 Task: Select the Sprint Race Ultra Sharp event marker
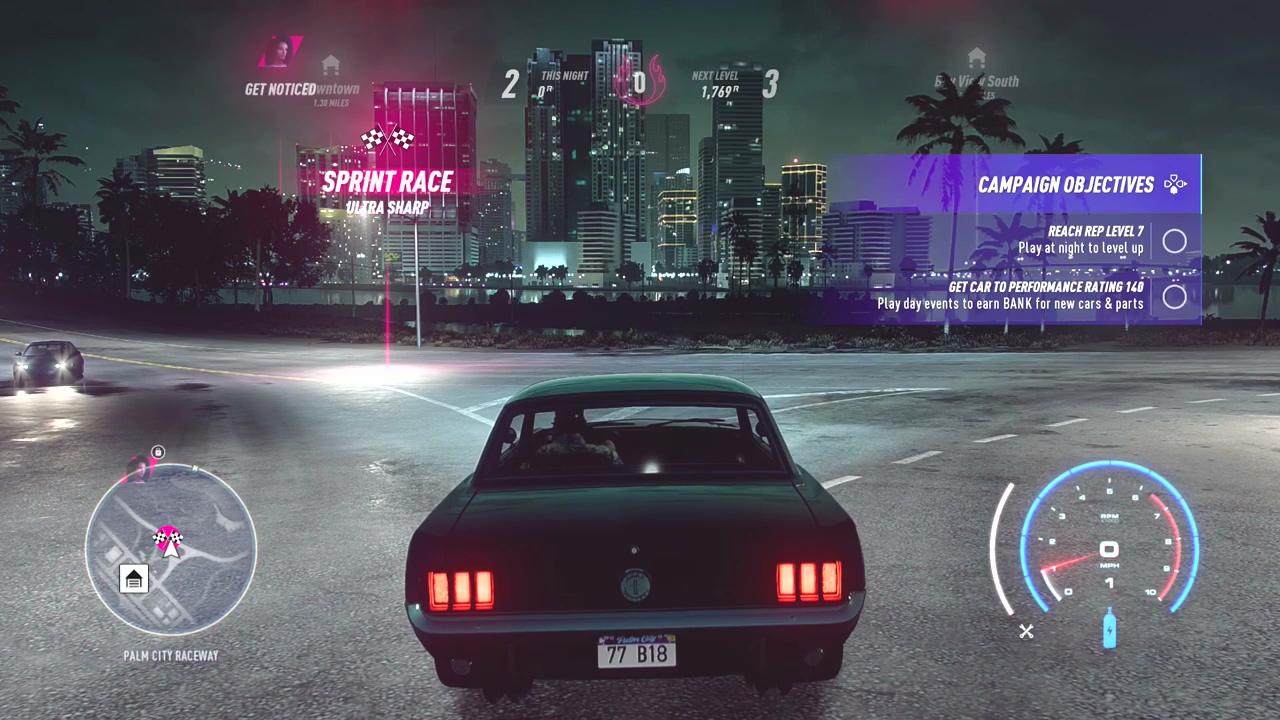click(x=388, y=181)
